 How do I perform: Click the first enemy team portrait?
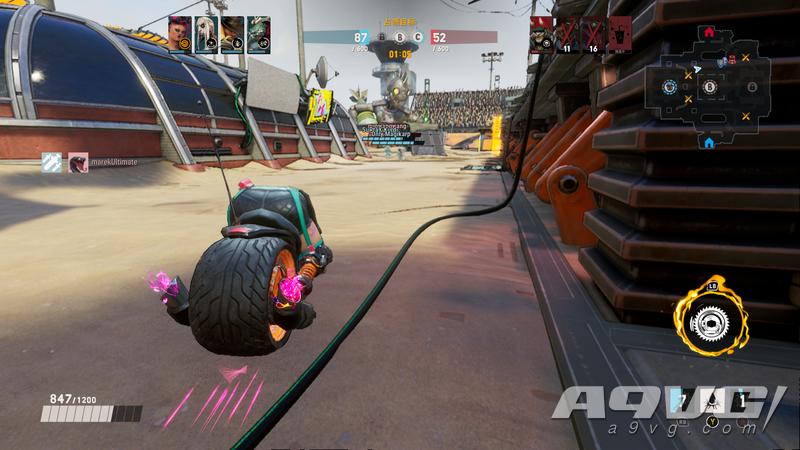coord(541,34)
